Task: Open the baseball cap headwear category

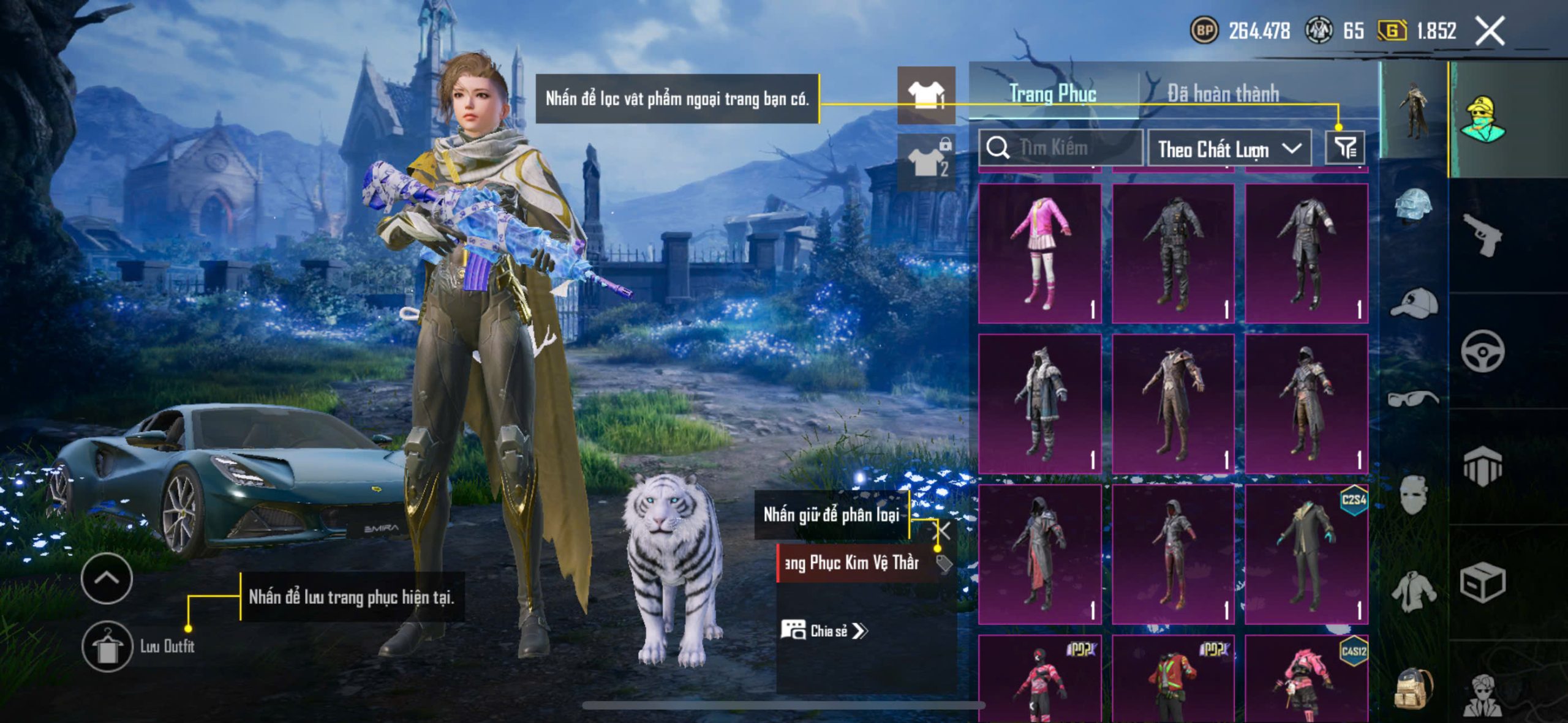Action: (x=1414, y=303)
